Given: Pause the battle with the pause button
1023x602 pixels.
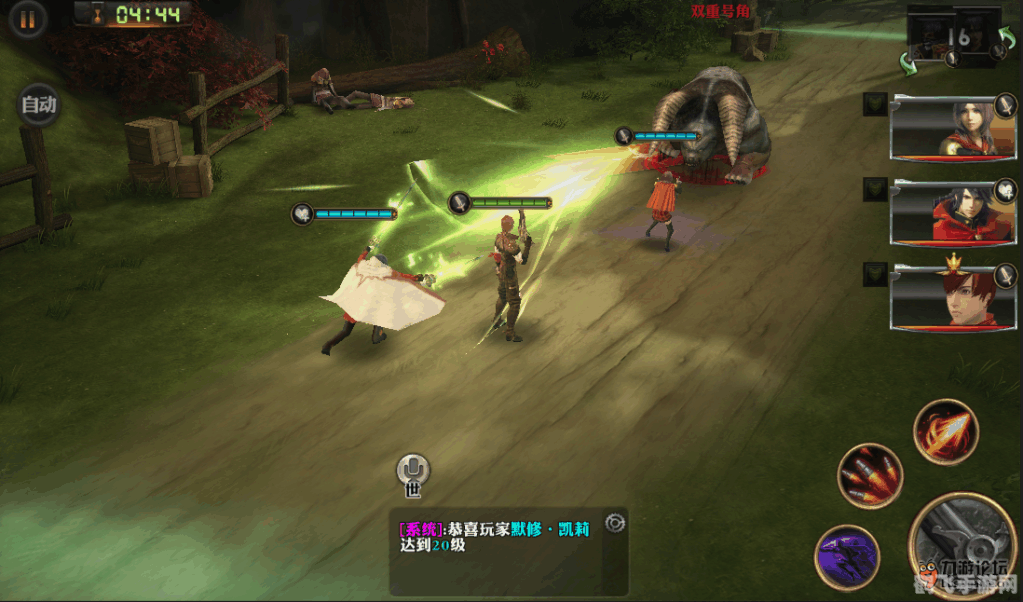Looking at the screenshot, I should click(28, 18).
